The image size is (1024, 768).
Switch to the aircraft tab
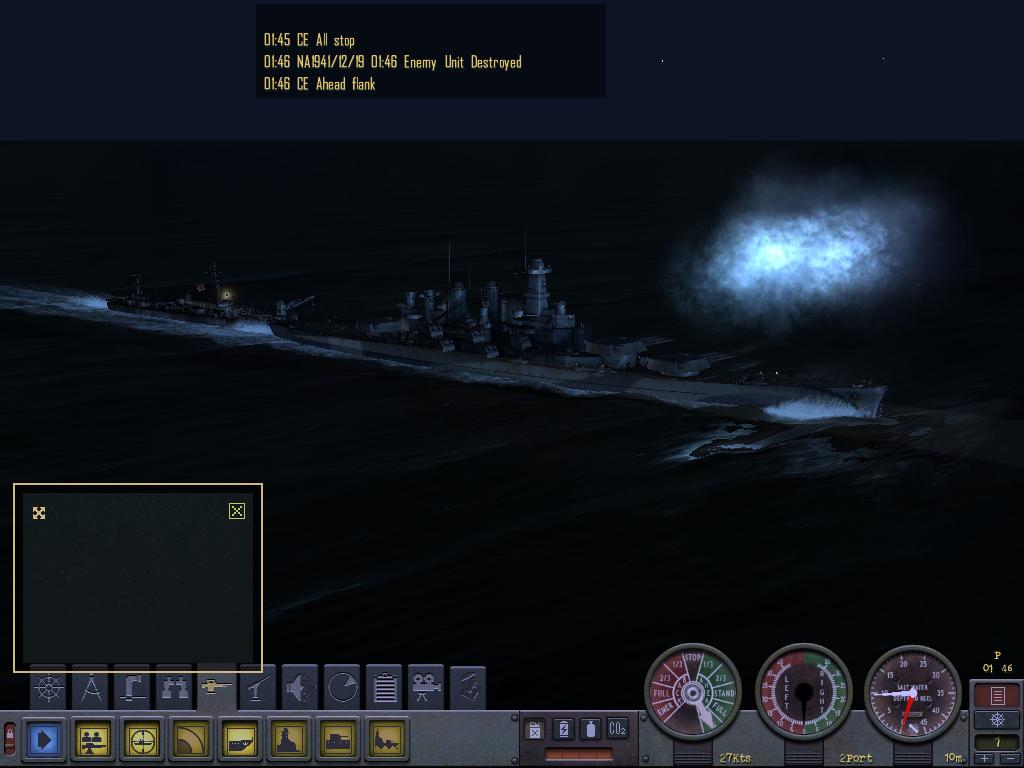(300, 688)
